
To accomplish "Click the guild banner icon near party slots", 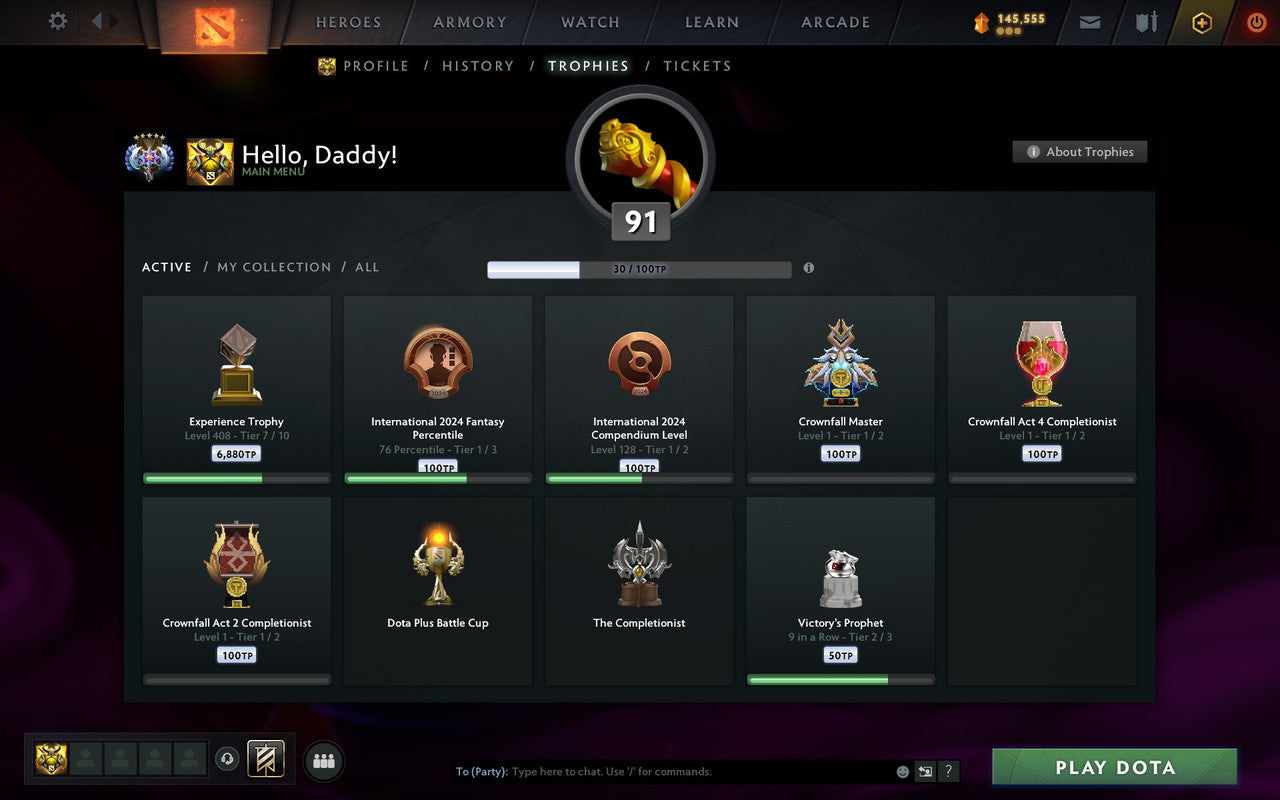I will (x=267, y=760).
